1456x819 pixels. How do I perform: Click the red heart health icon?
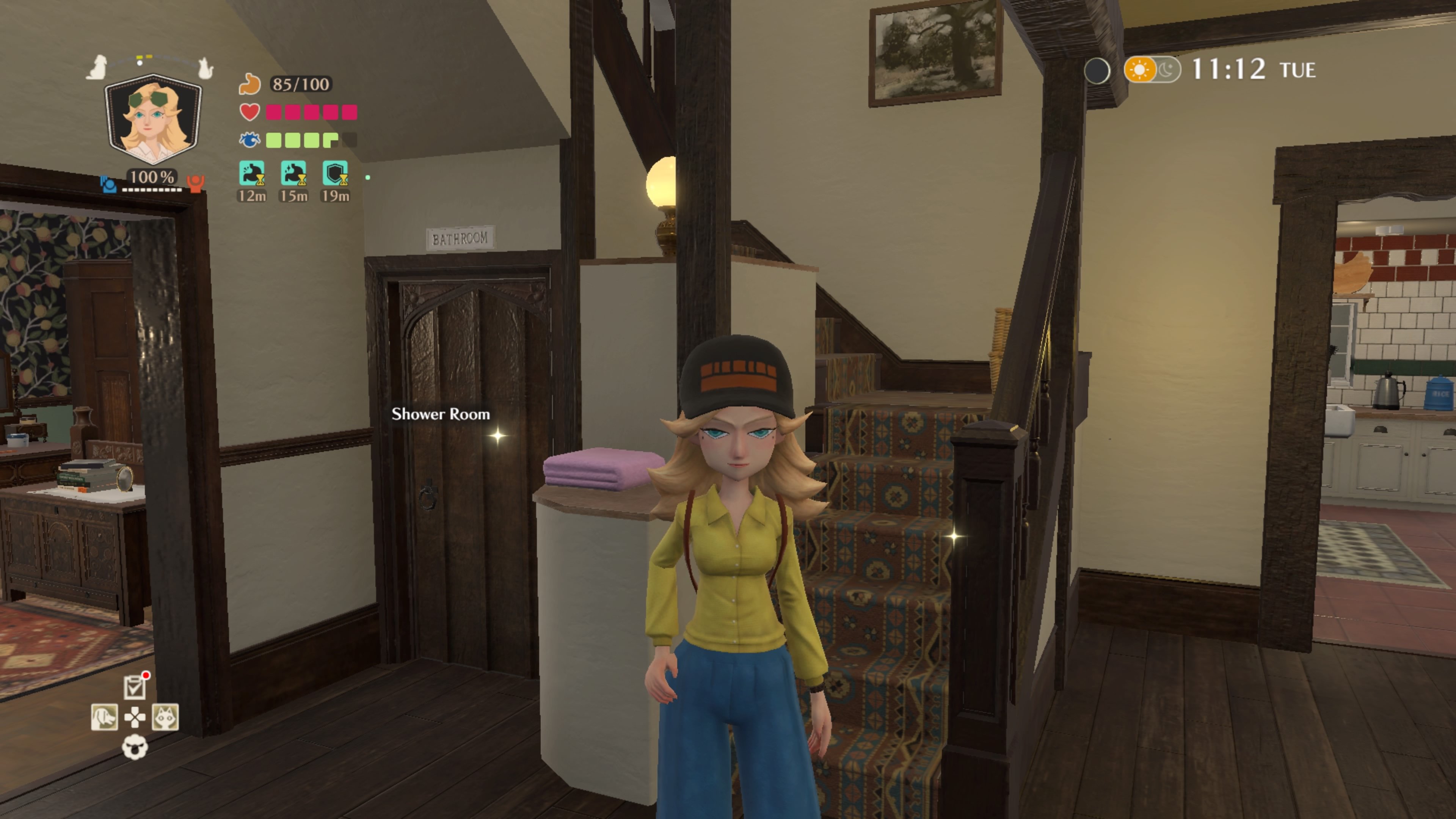[249, 112]
